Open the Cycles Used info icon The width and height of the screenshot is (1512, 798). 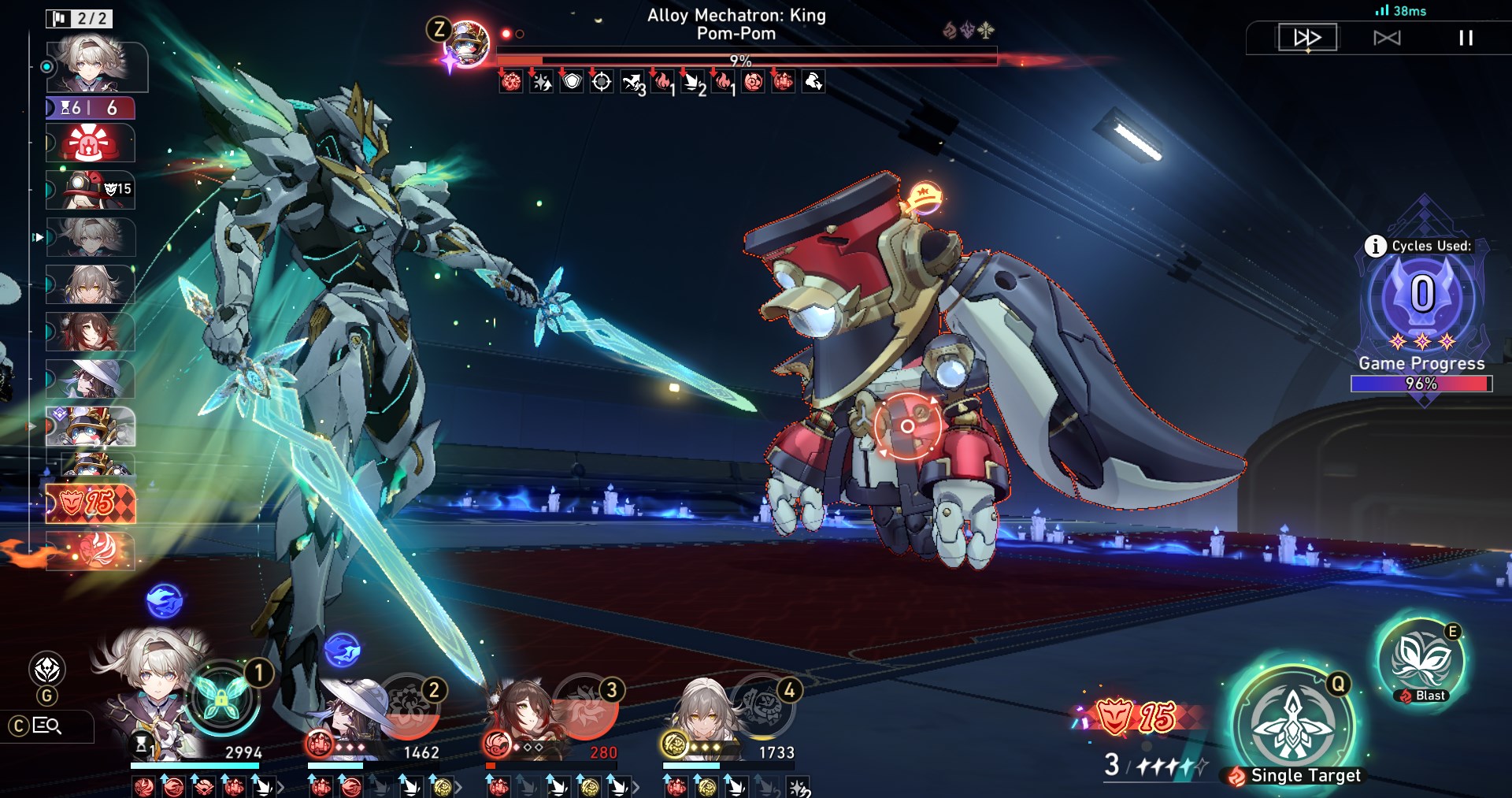pos(1375,247)
